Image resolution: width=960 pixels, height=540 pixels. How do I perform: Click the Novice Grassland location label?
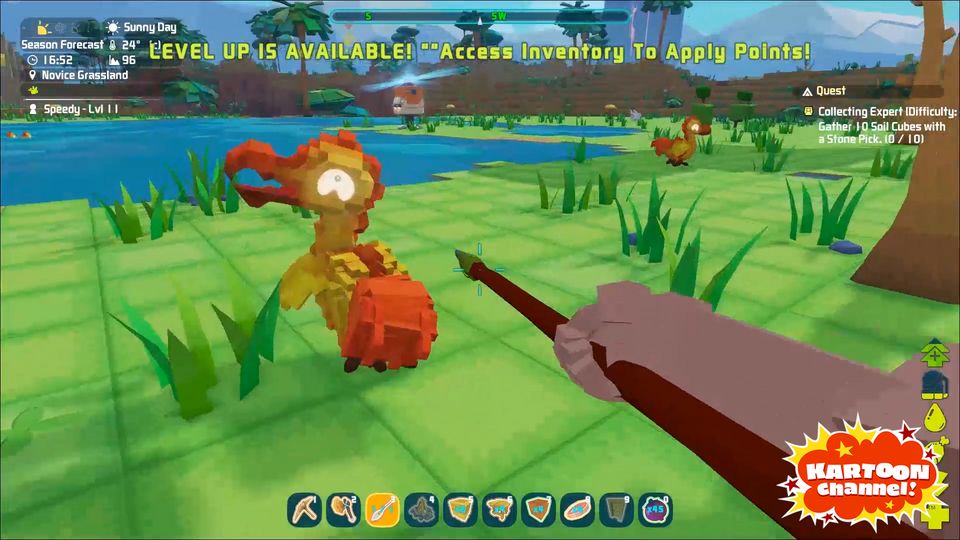(84, 74)
